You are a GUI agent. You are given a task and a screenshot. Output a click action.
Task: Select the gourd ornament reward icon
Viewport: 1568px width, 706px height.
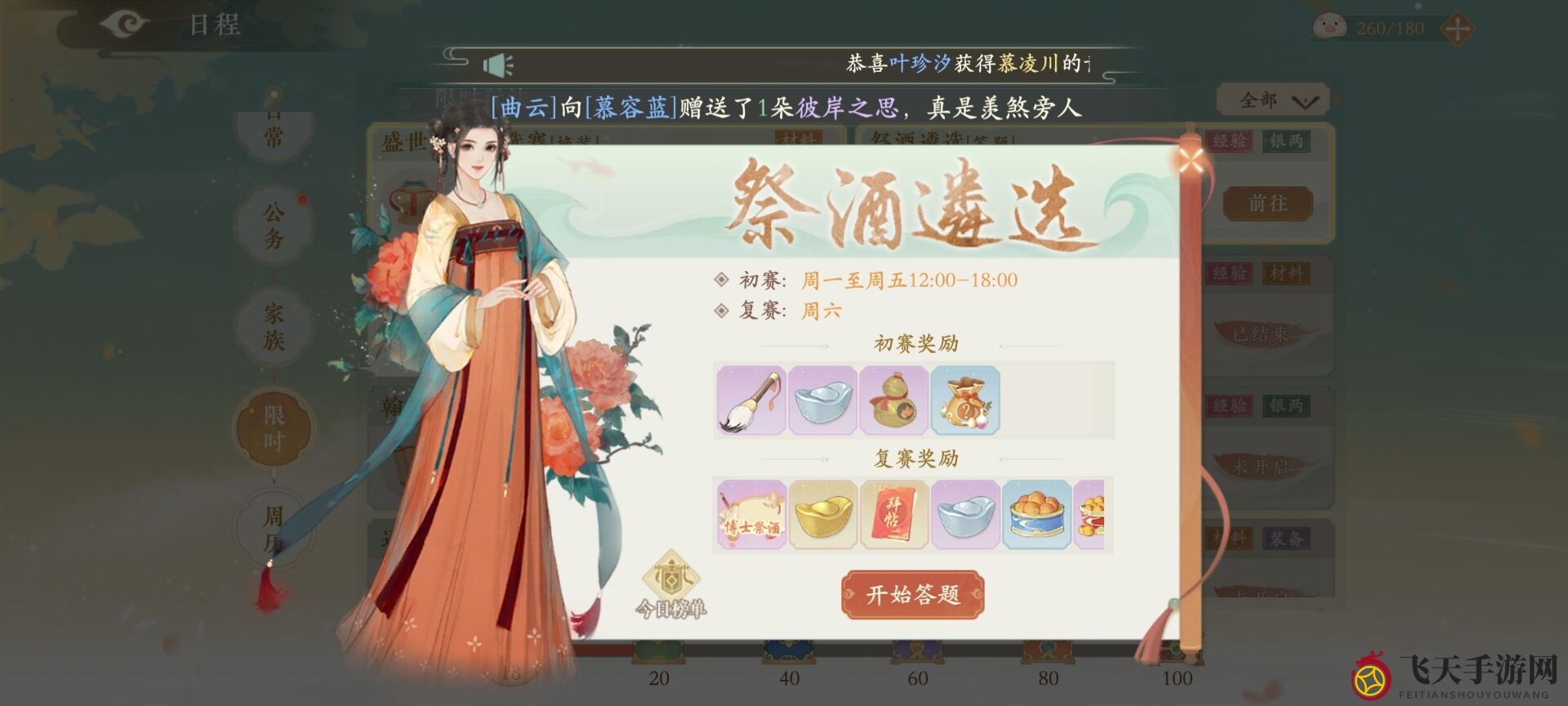point(893,400)
